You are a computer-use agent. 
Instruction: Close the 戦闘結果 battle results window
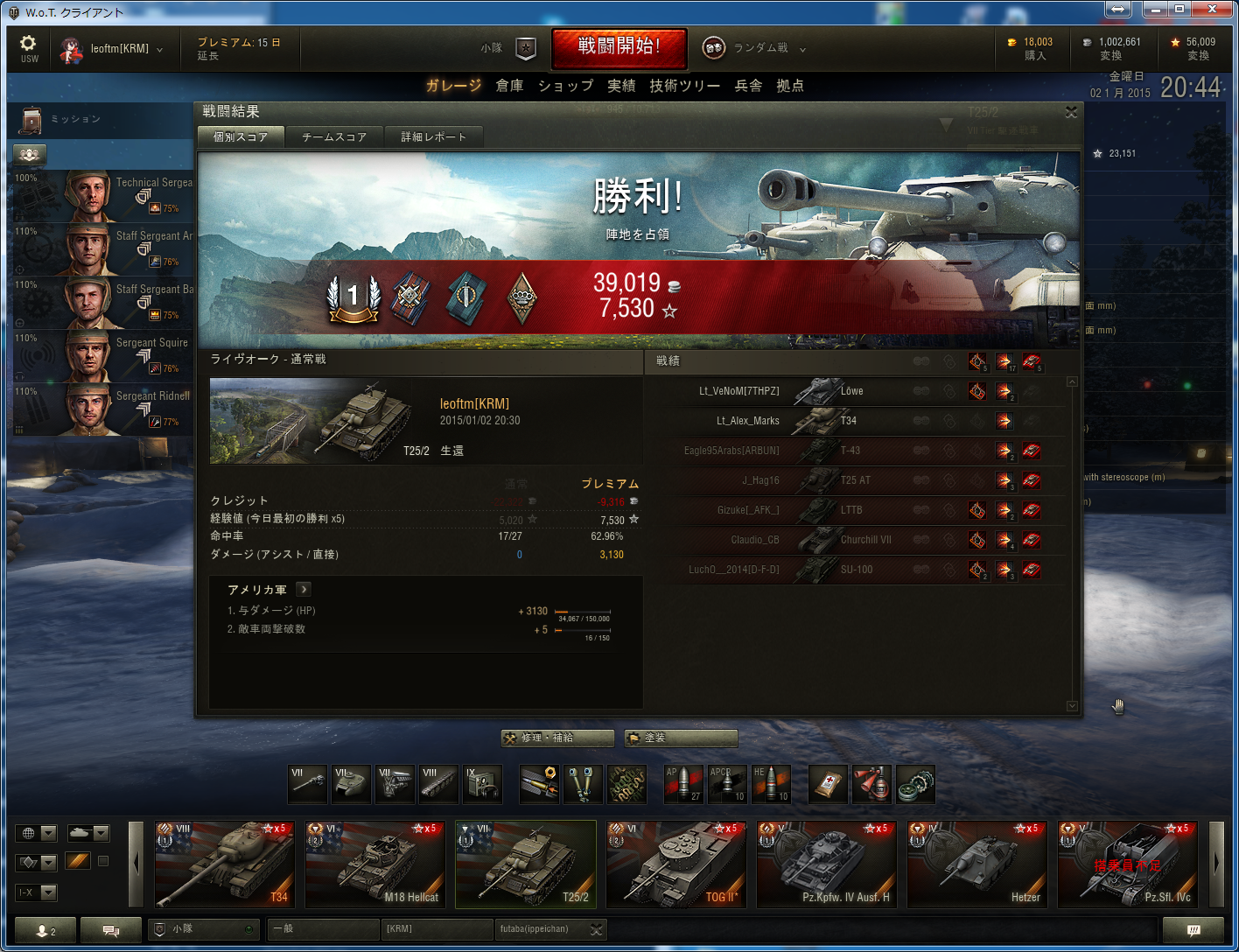coord(1071,112)
